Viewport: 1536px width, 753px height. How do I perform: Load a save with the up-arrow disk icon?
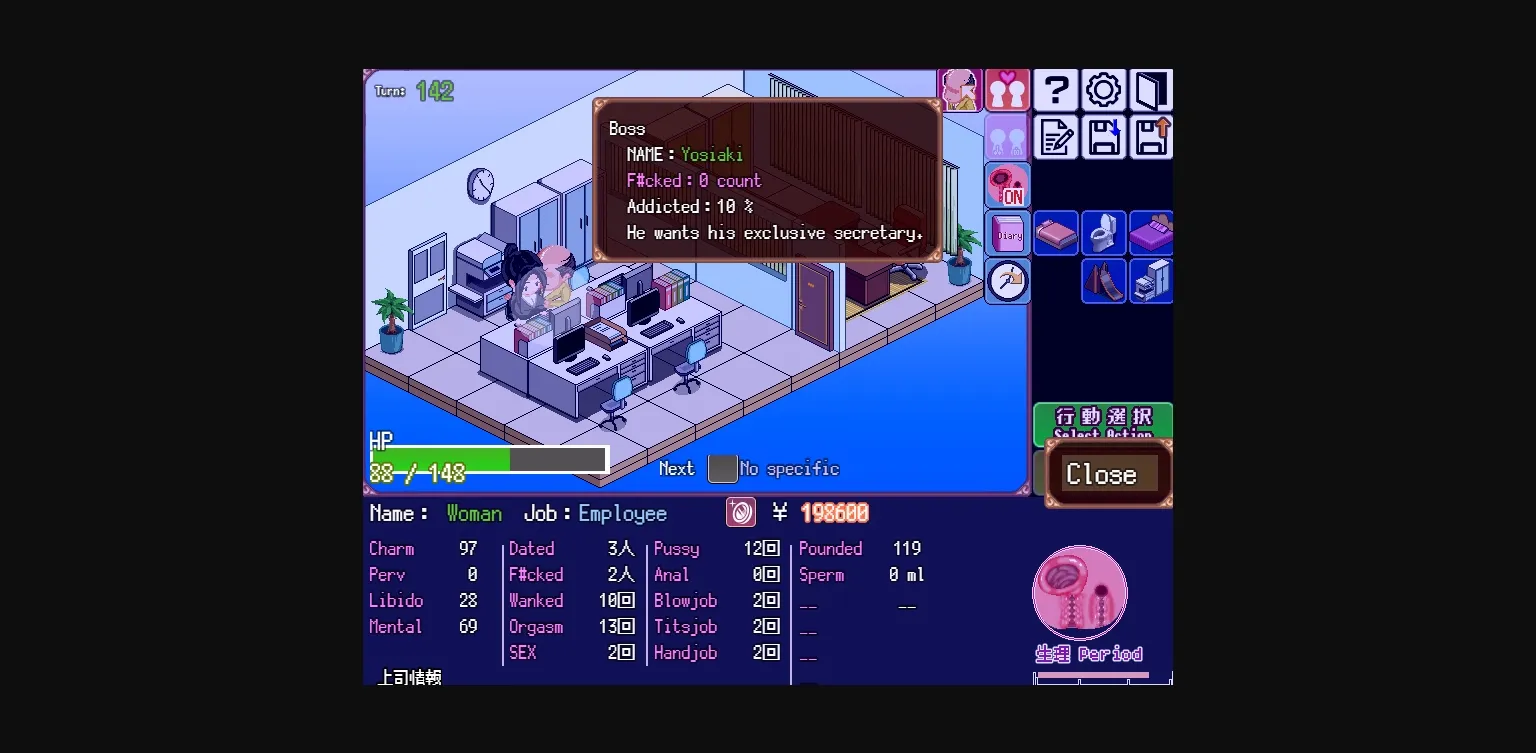click(1151, 138)
